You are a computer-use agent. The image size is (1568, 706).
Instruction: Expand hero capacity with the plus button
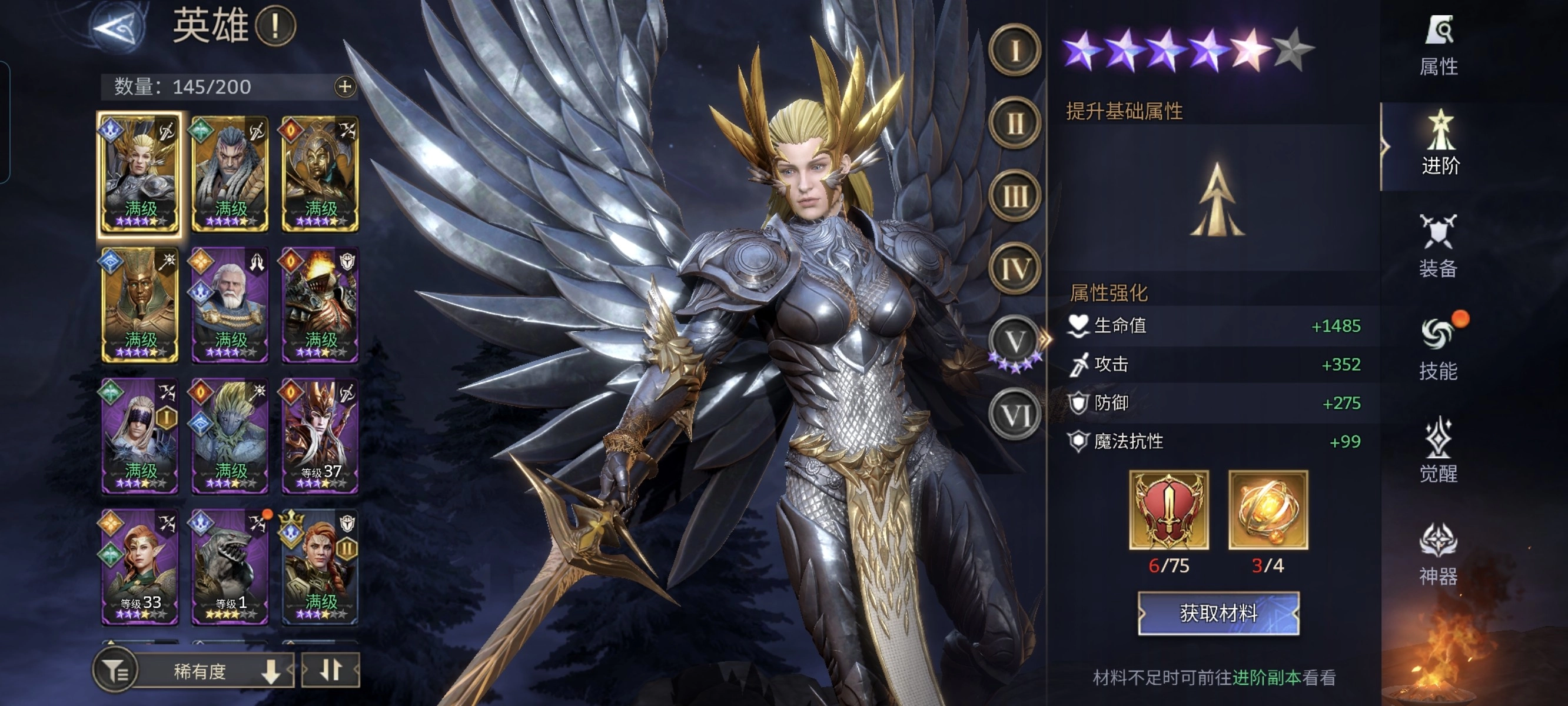344,87
